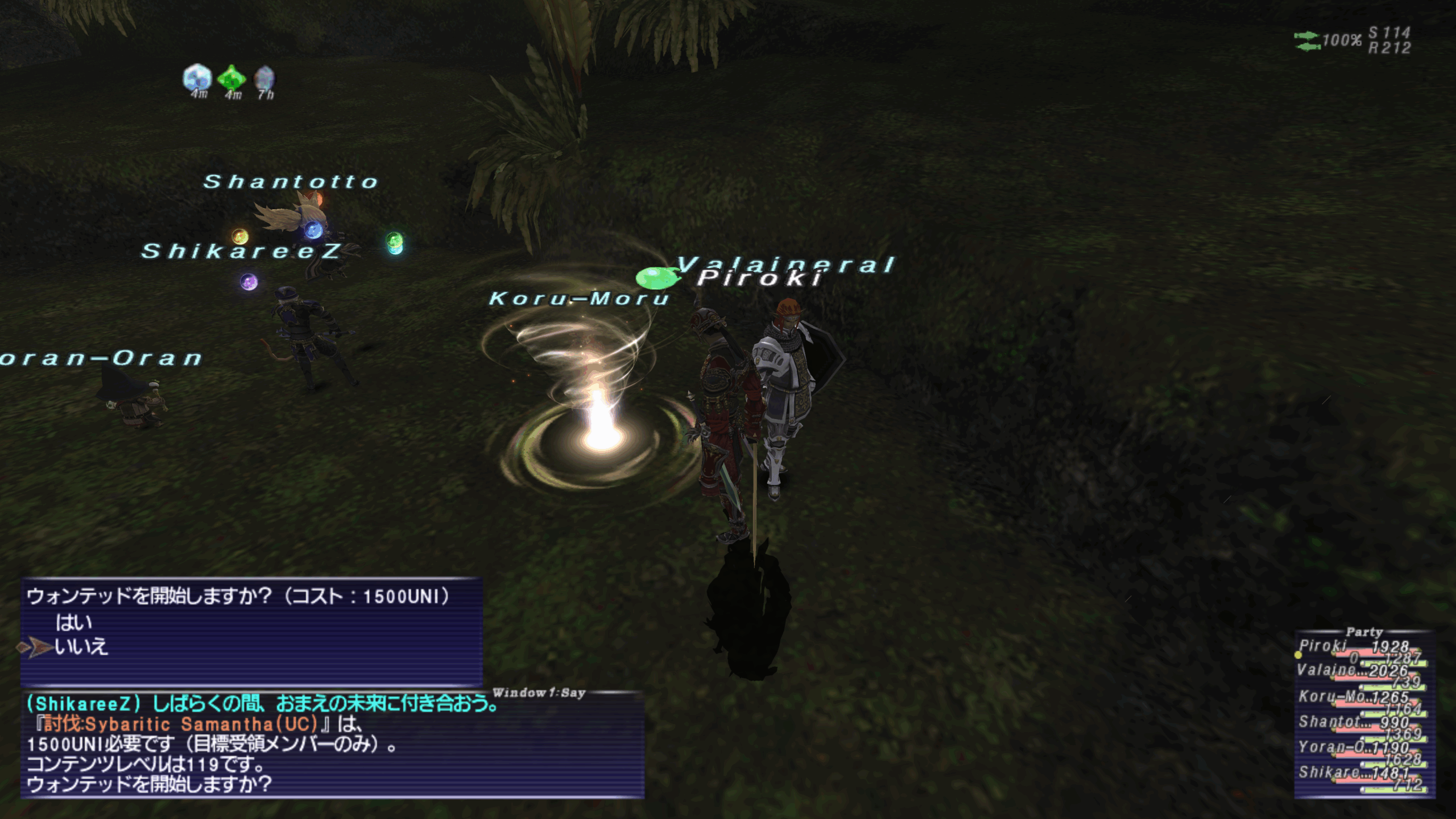Click the green crystal status effect icon
The image size is (1456, 819).
pos(231,77)
